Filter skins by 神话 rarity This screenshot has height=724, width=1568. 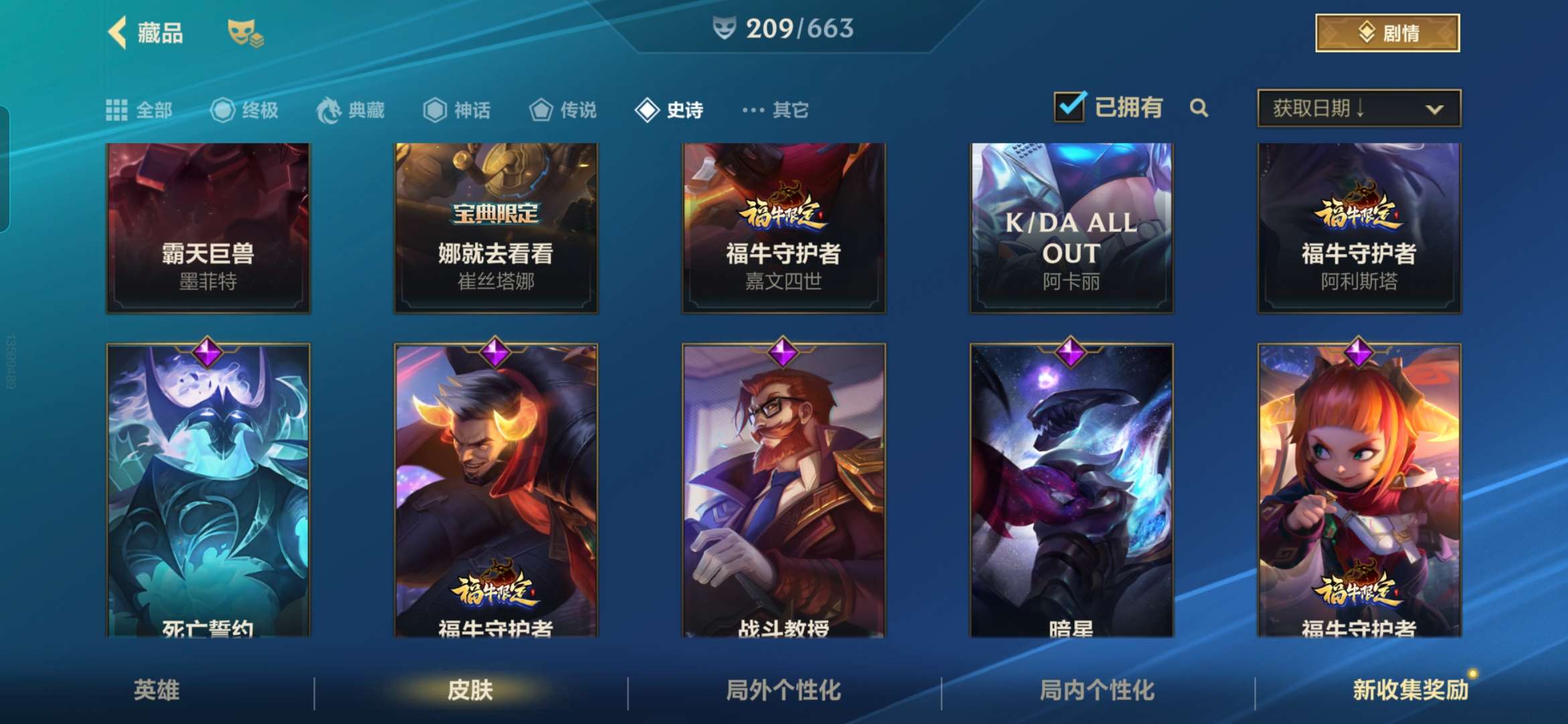[457, 110]
